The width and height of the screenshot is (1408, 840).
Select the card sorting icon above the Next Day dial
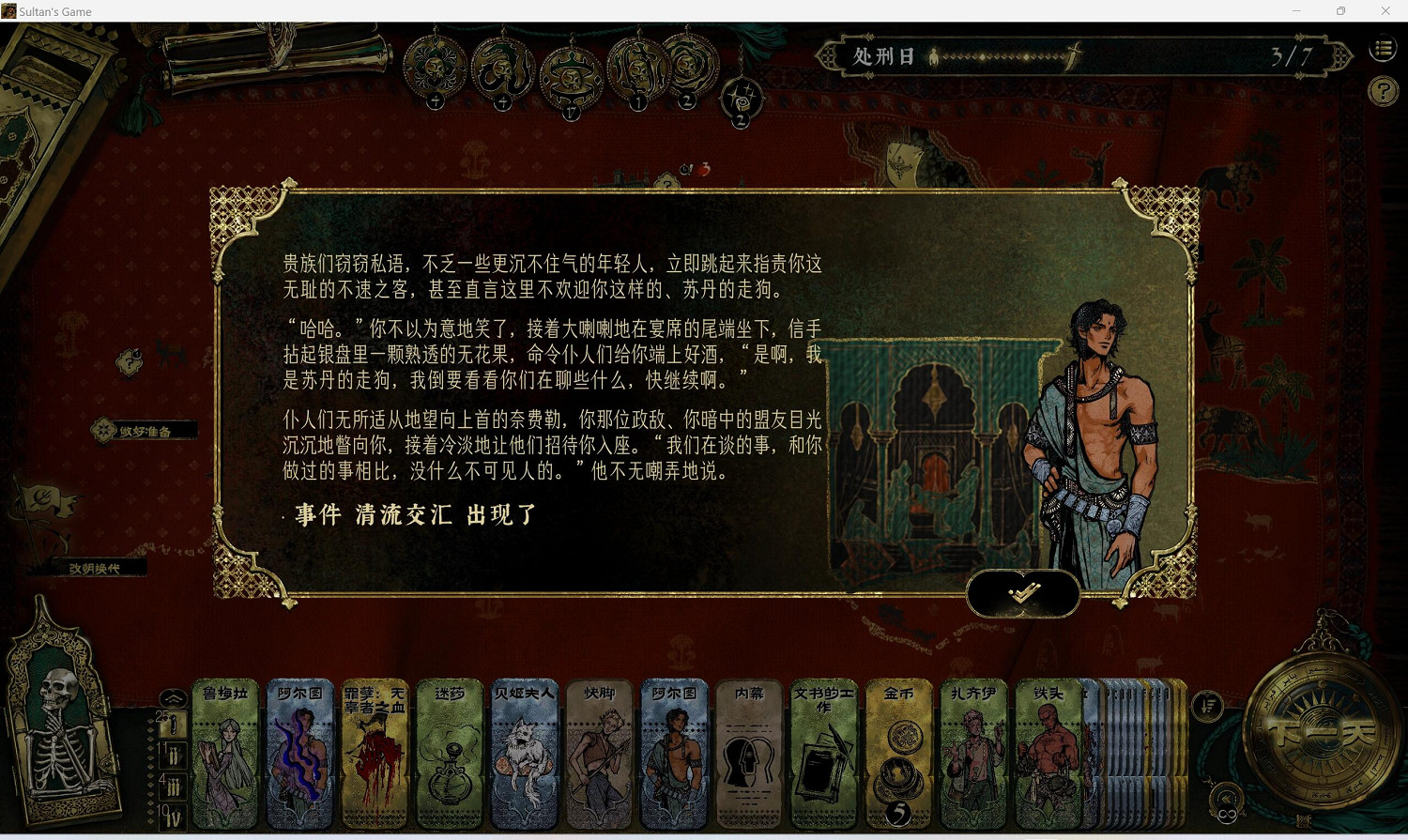pos(1206,708)
